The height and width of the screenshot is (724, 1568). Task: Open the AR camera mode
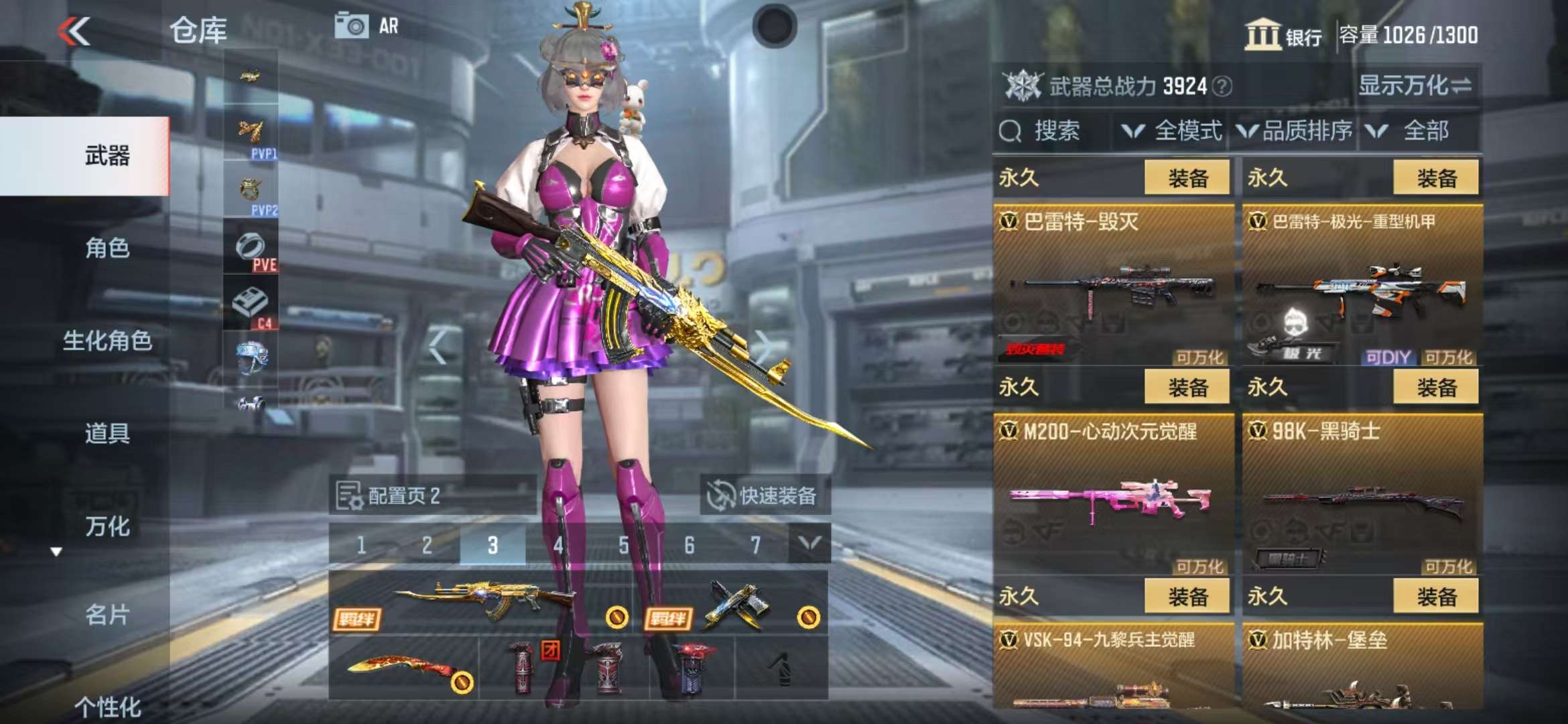coord(367,26)
